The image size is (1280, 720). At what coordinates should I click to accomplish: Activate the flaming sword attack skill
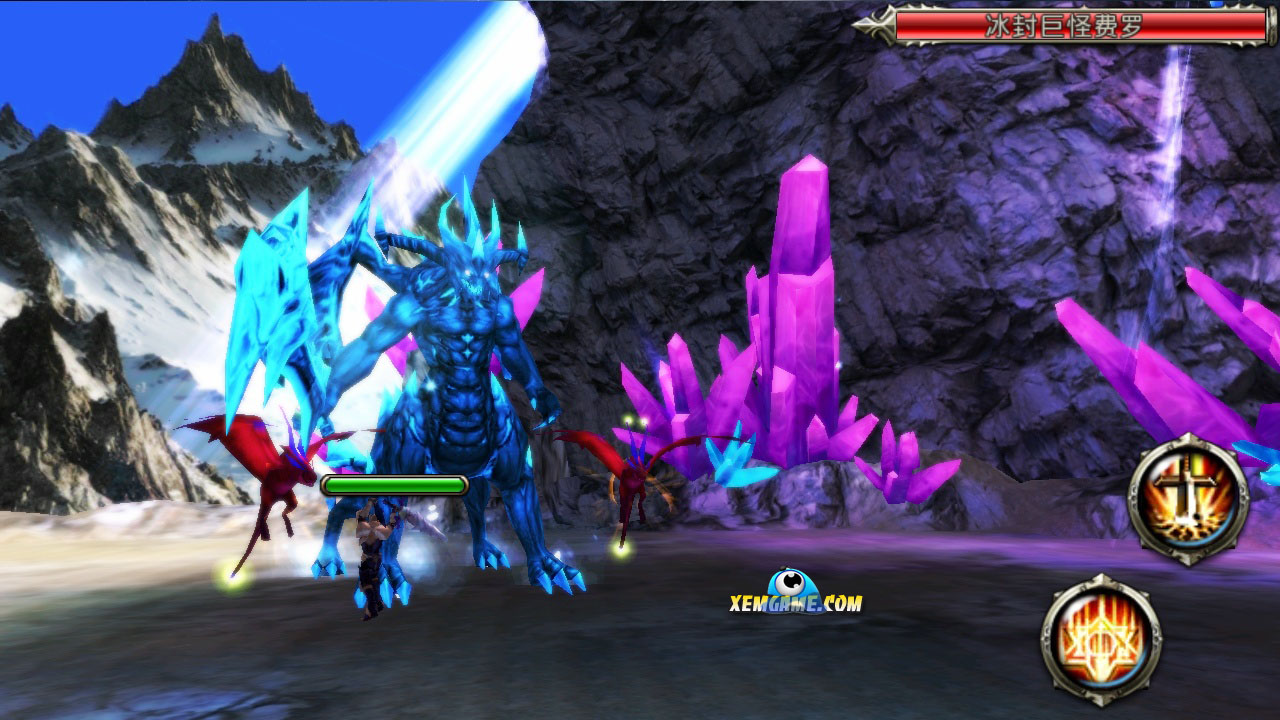pyautogui.click(x=1188, y=499)
